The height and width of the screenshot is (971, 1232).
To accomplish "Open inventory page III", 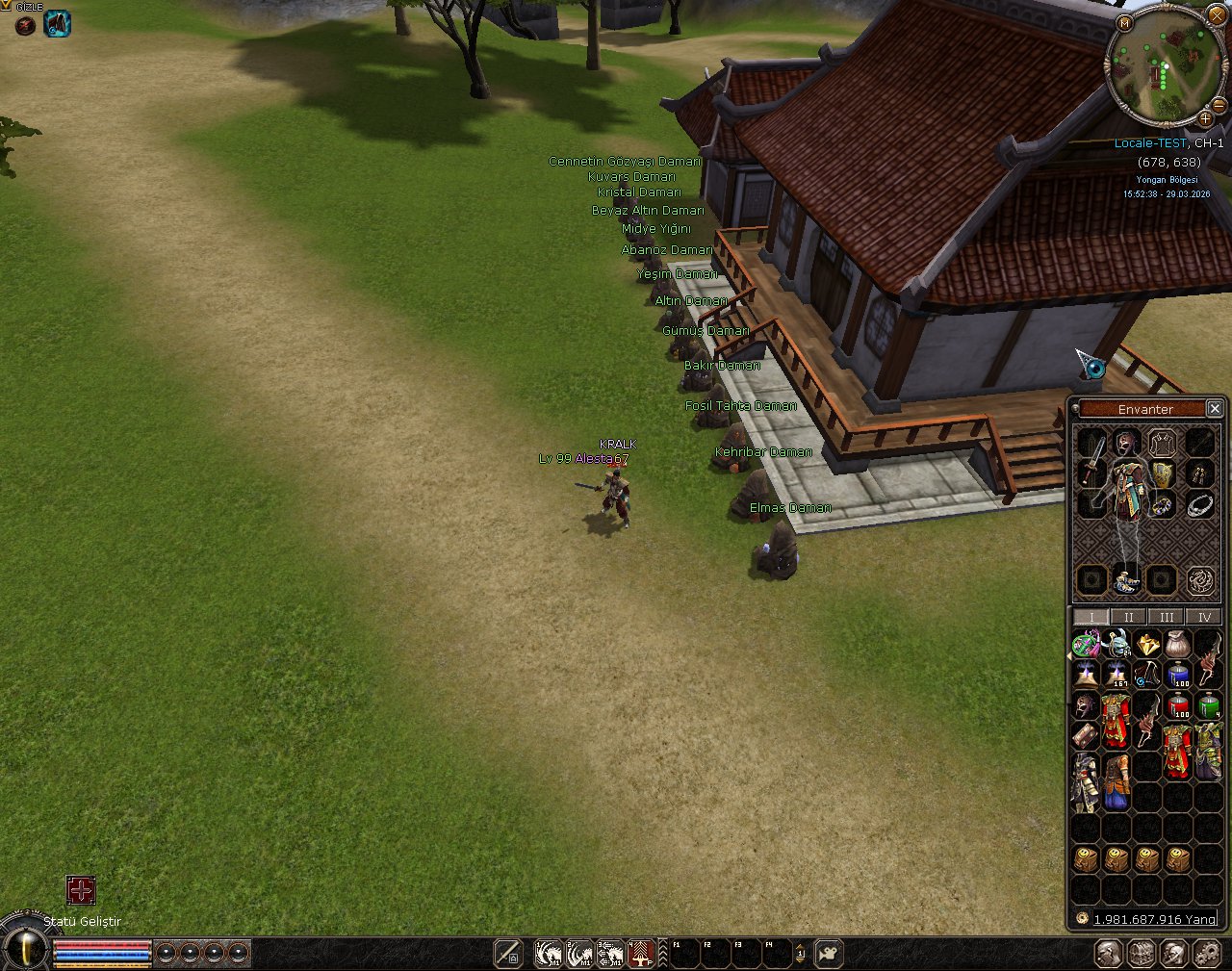I will 1166,617.
